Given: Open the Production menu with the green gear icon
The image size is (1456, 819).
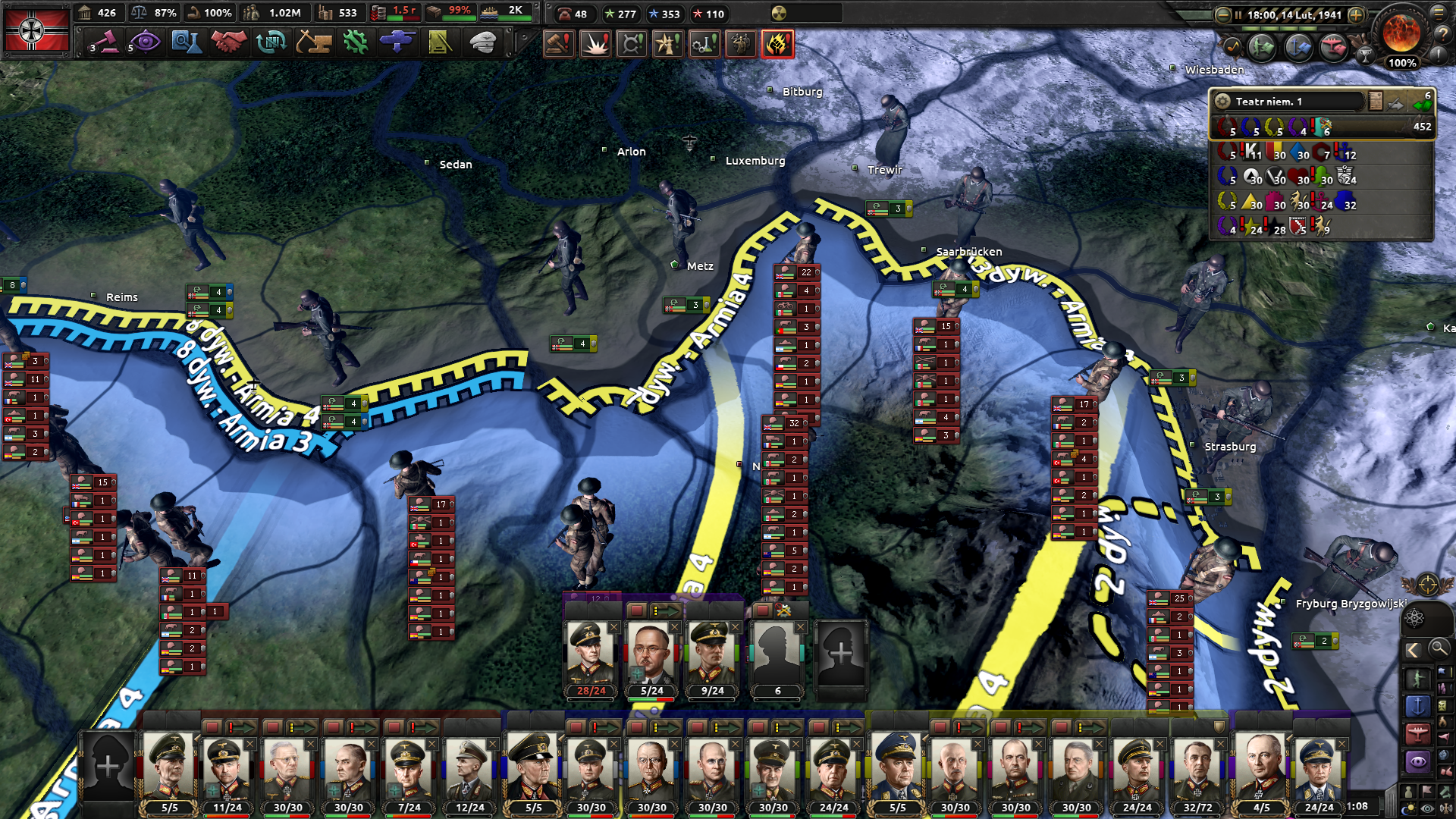Looking at the screenshot, I should tap(355, 42).
